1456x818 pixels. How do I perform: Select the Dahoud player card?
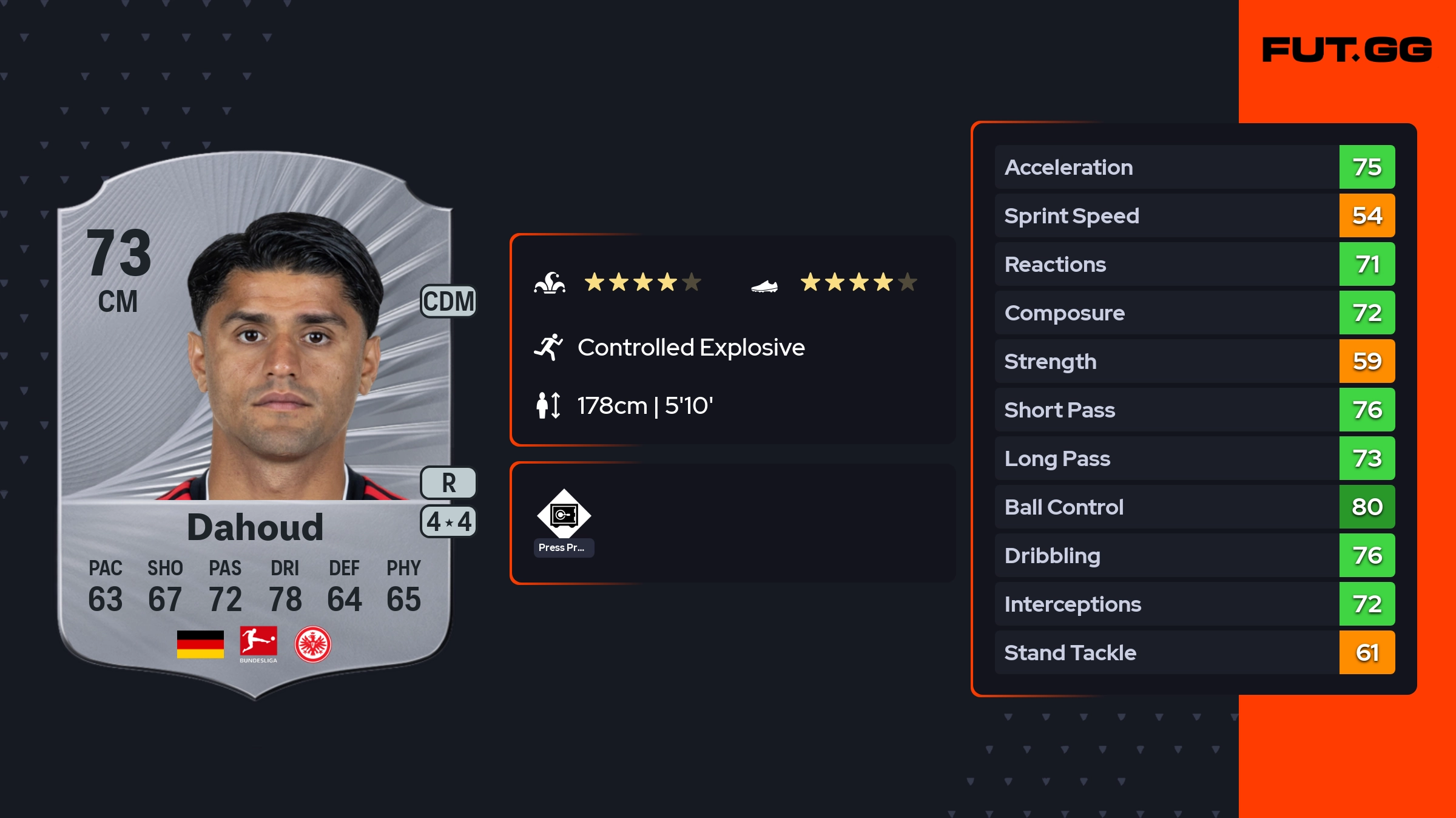pos(255,425)
